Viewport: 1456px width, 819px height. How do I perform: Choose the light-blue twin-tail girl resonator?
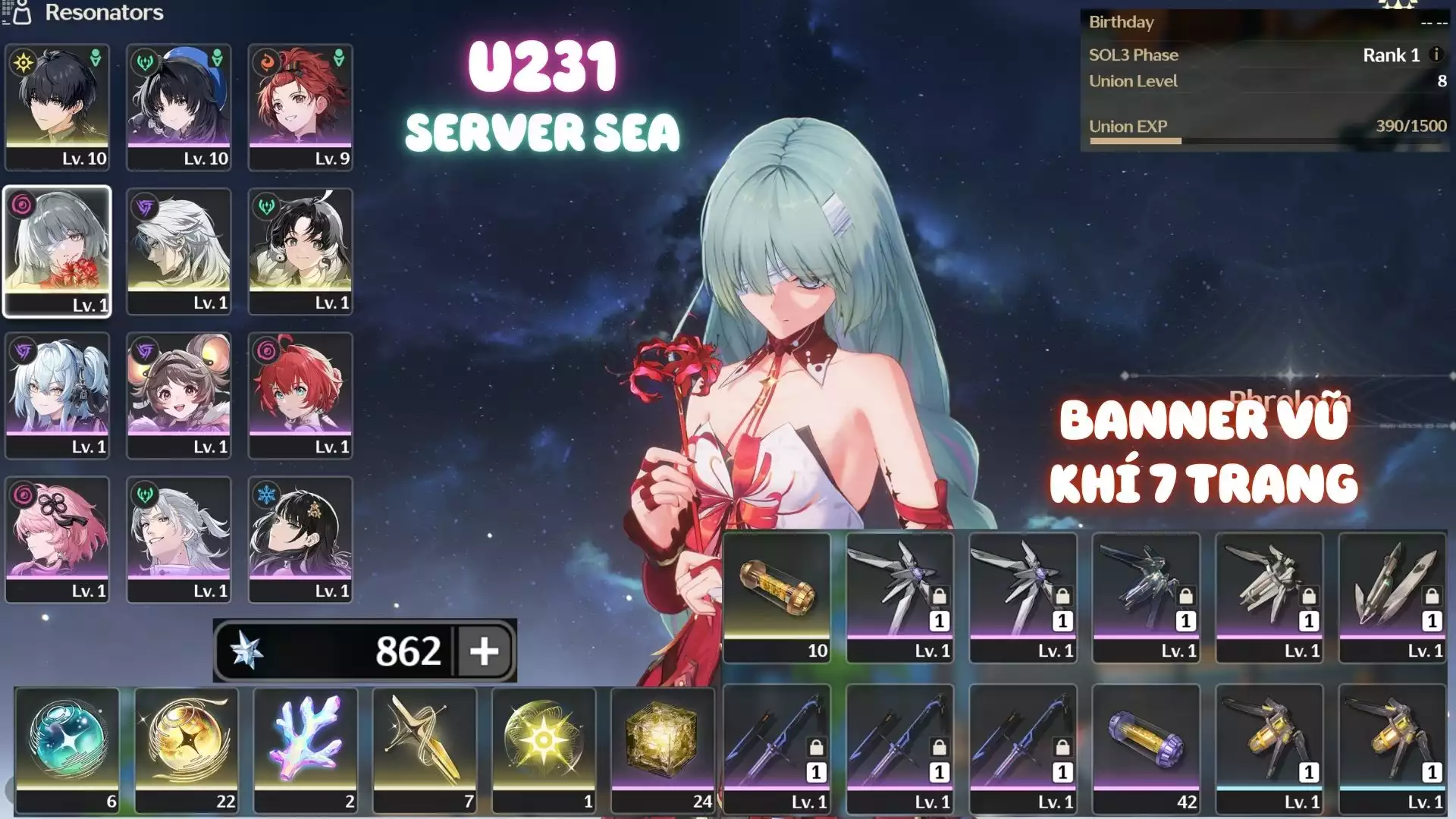[x=58, y=395]
